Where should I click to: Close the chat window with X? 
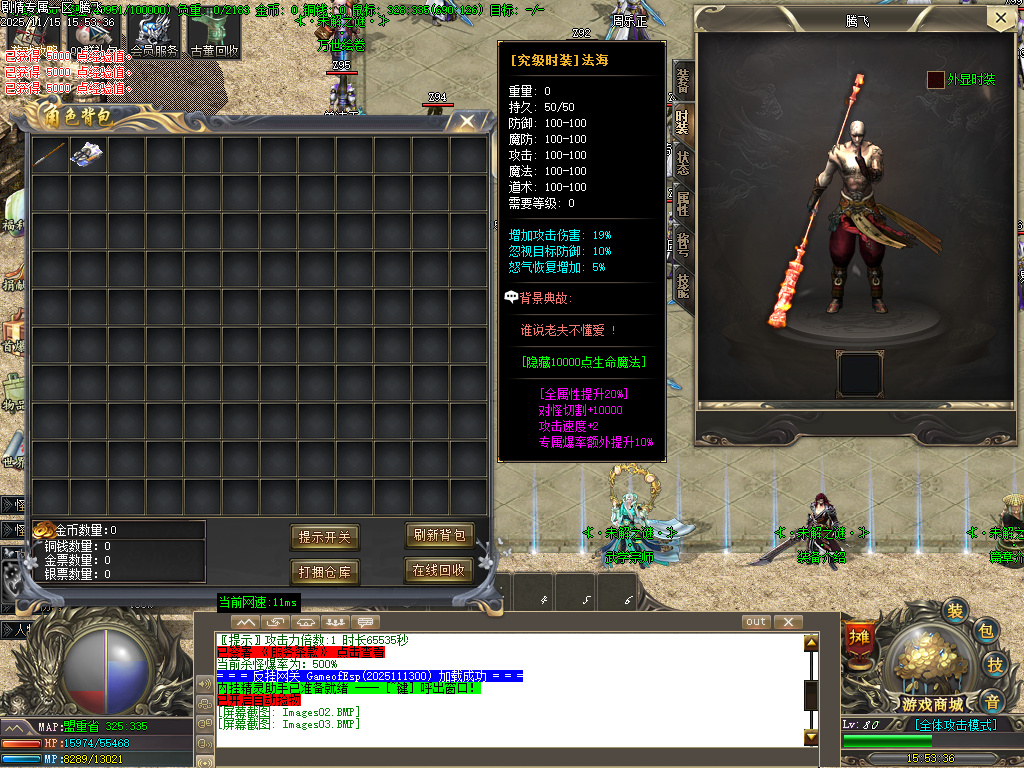pyautogui.click(x=788, y=622)
